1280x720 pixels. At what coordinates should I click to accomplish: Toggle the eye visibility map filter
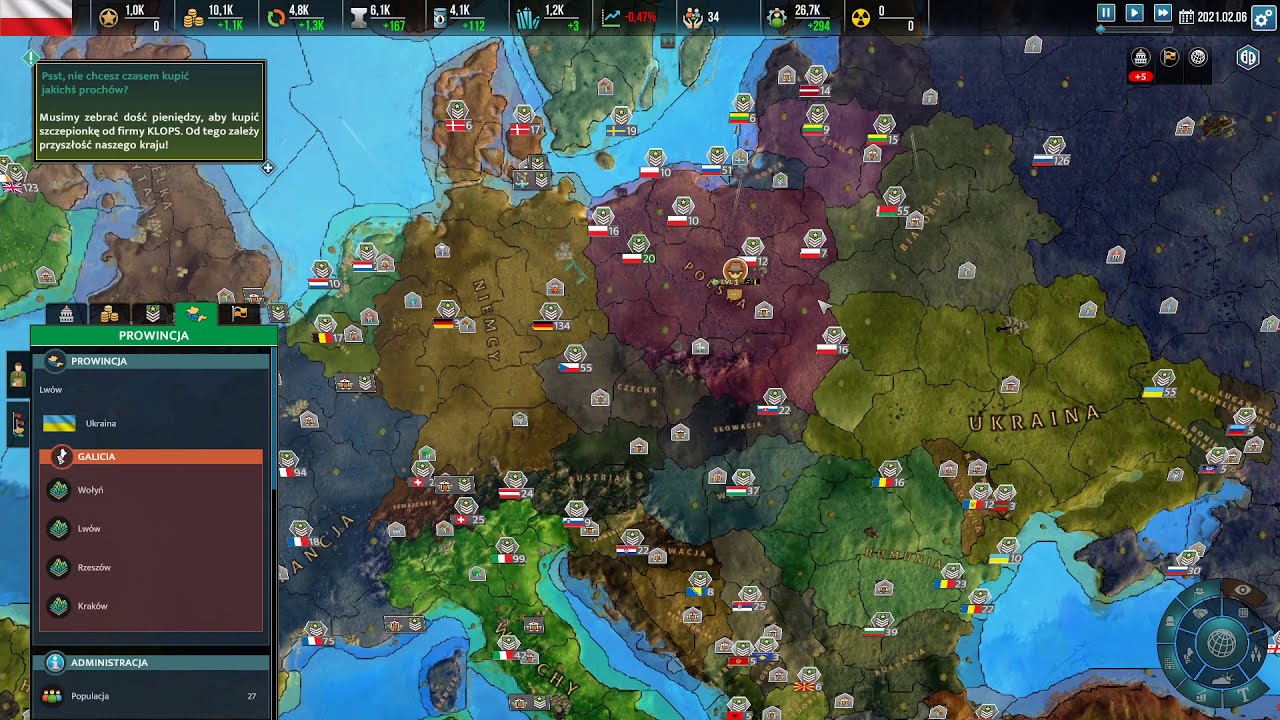[x=1243, y=591]
